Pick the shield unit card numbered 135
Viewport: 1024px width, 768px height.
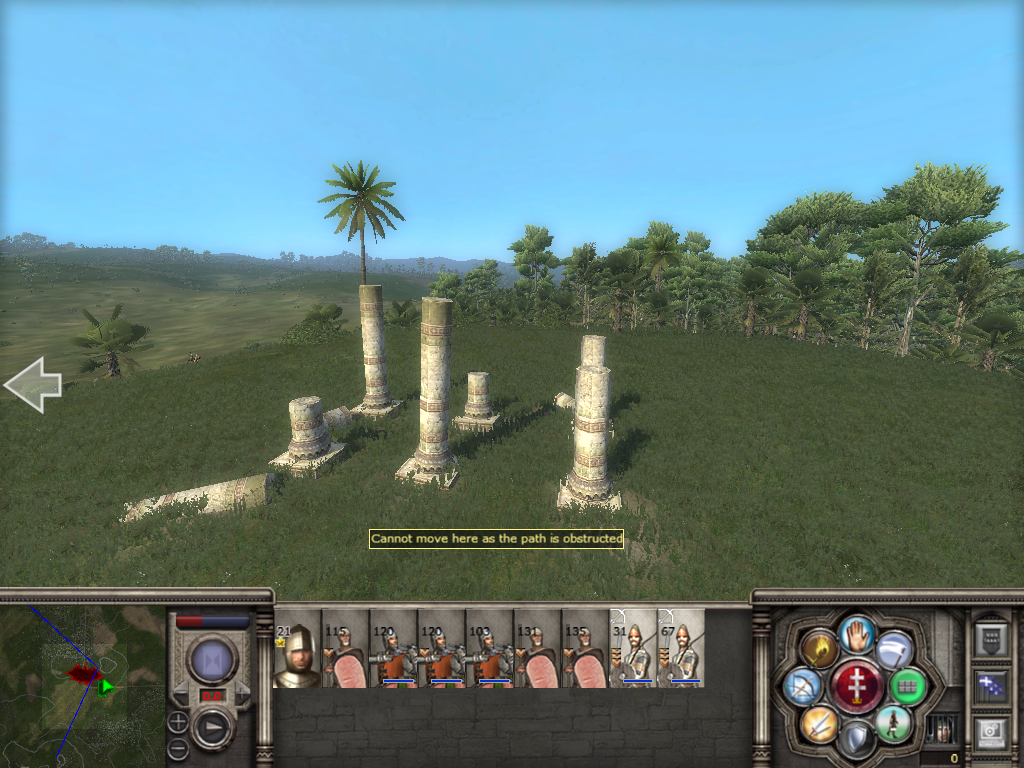click(x=585, y=649)
